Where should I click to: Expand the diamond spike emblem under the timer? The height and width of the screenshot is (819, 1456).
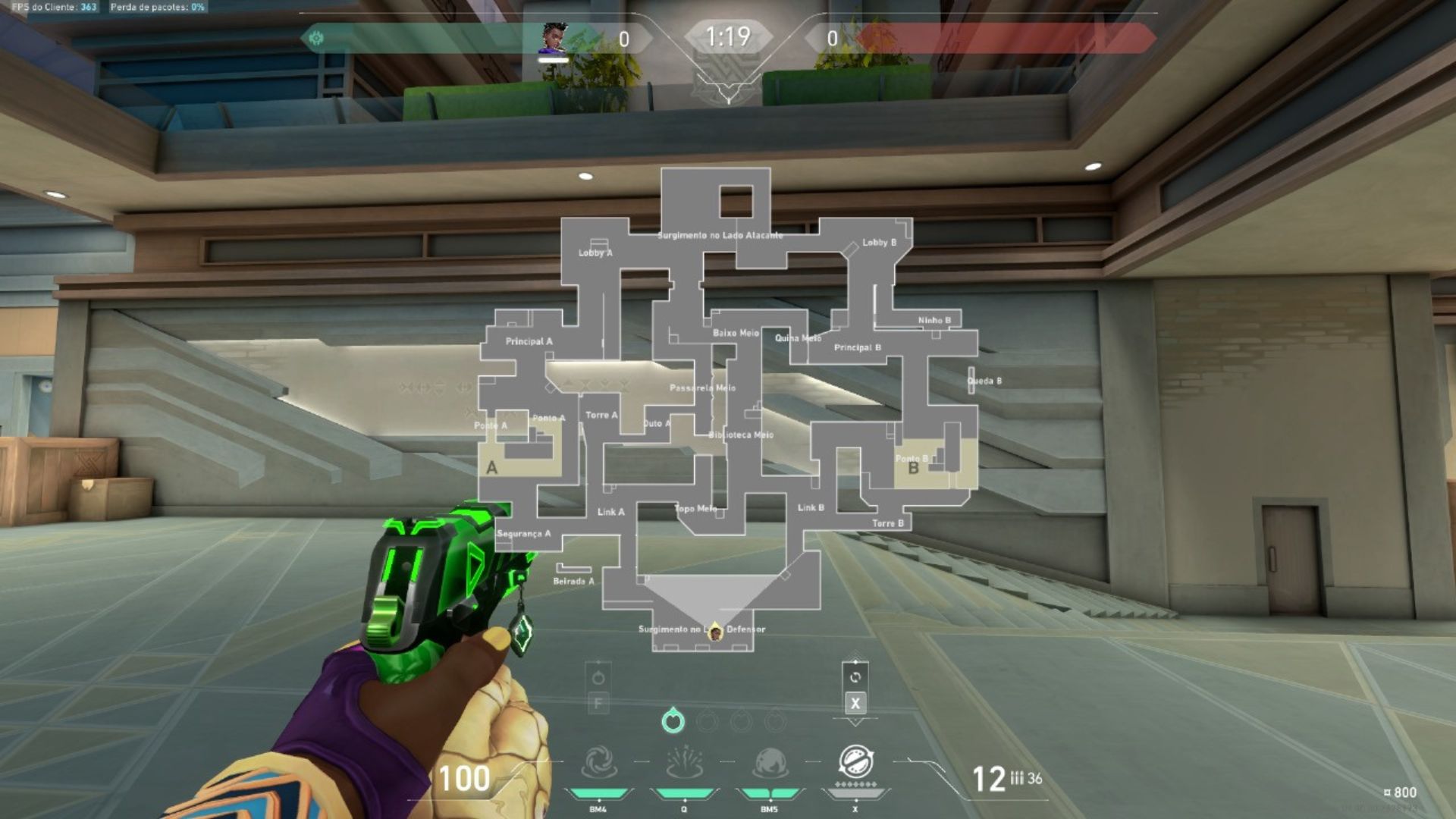point(728,74)
